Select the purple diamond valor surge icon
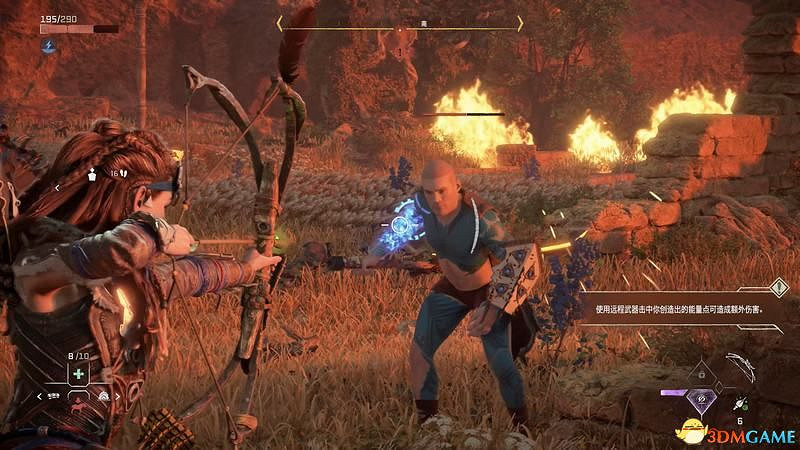This screenshot has width=800, height=450. [x=703, y=400]
